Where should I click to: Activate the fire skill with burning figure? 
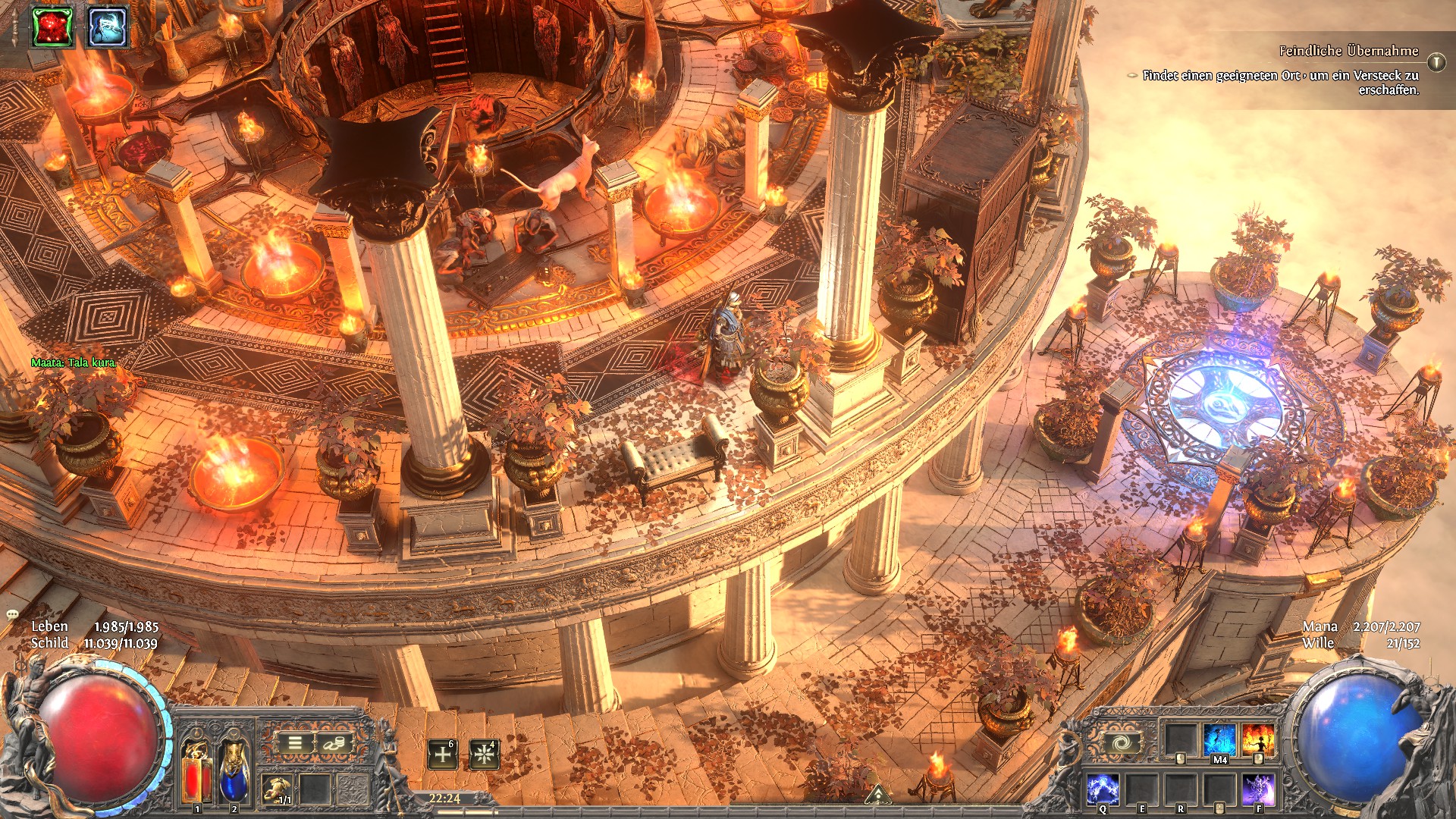click(x=1258, y=740)
